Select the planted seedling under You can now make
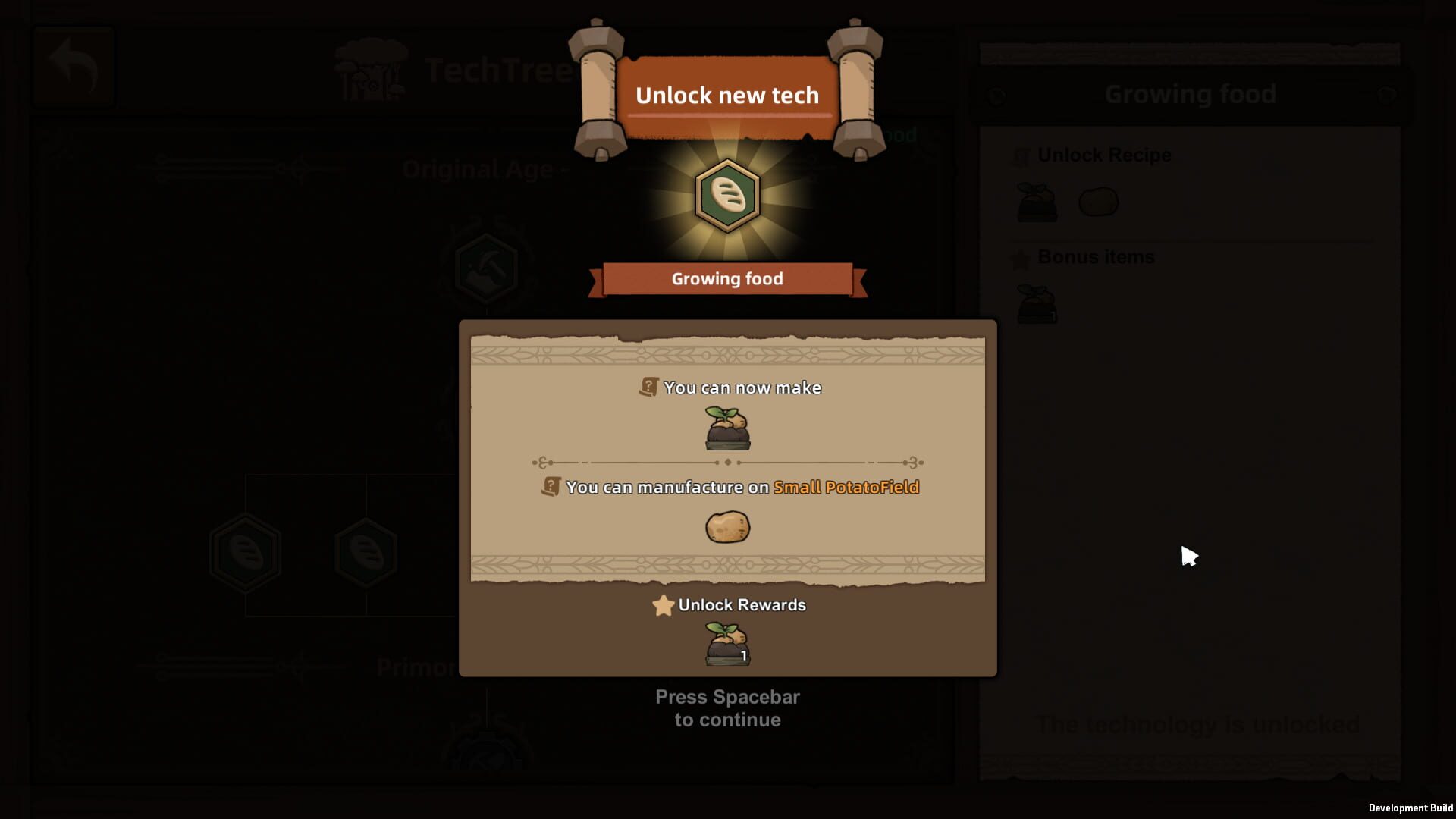Image resolution: width=1456 pixels, height=819 pixels. click(728, 426)
